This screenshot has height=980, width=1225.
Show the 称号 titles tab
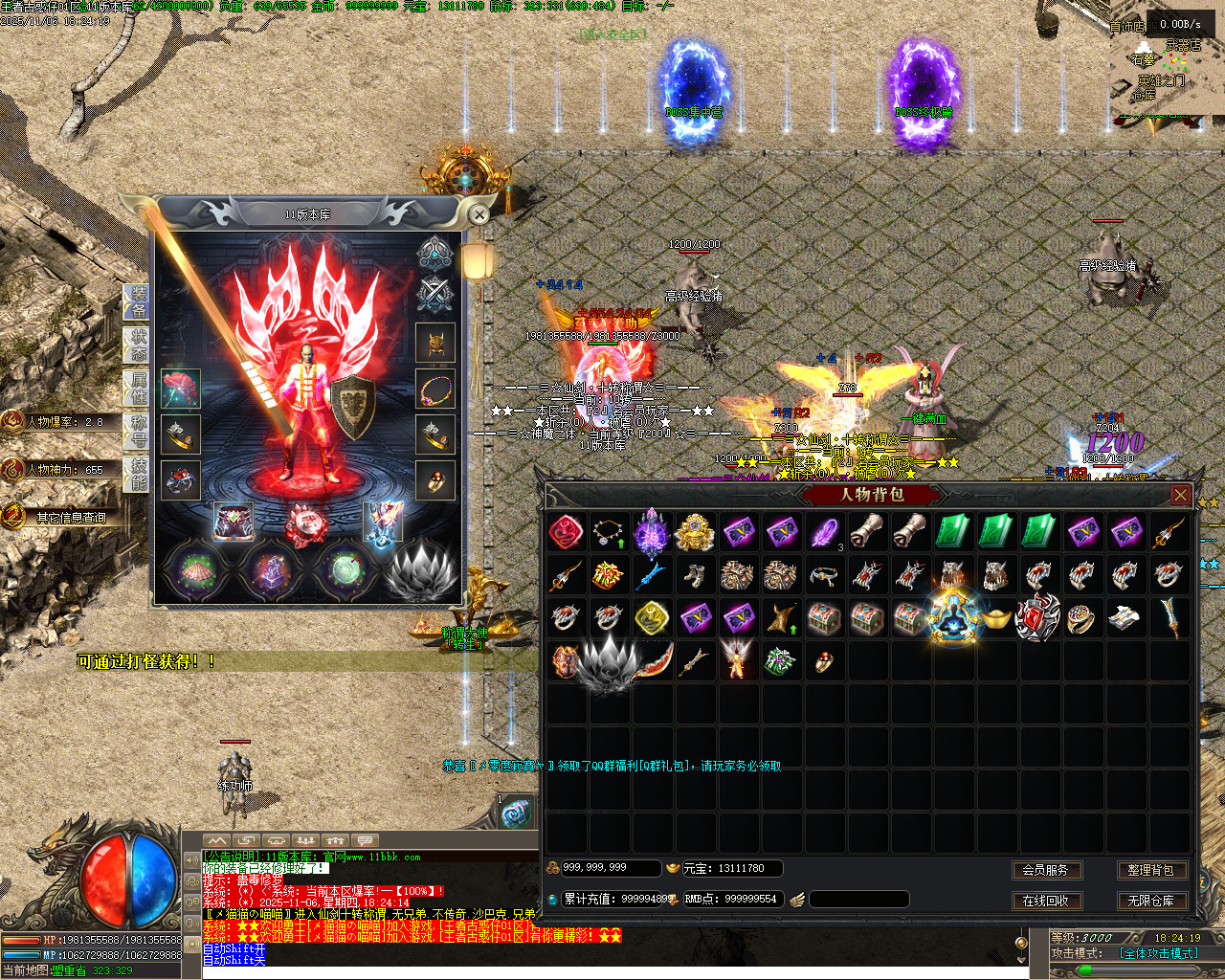pyautogui.click(x=138, y=431)
